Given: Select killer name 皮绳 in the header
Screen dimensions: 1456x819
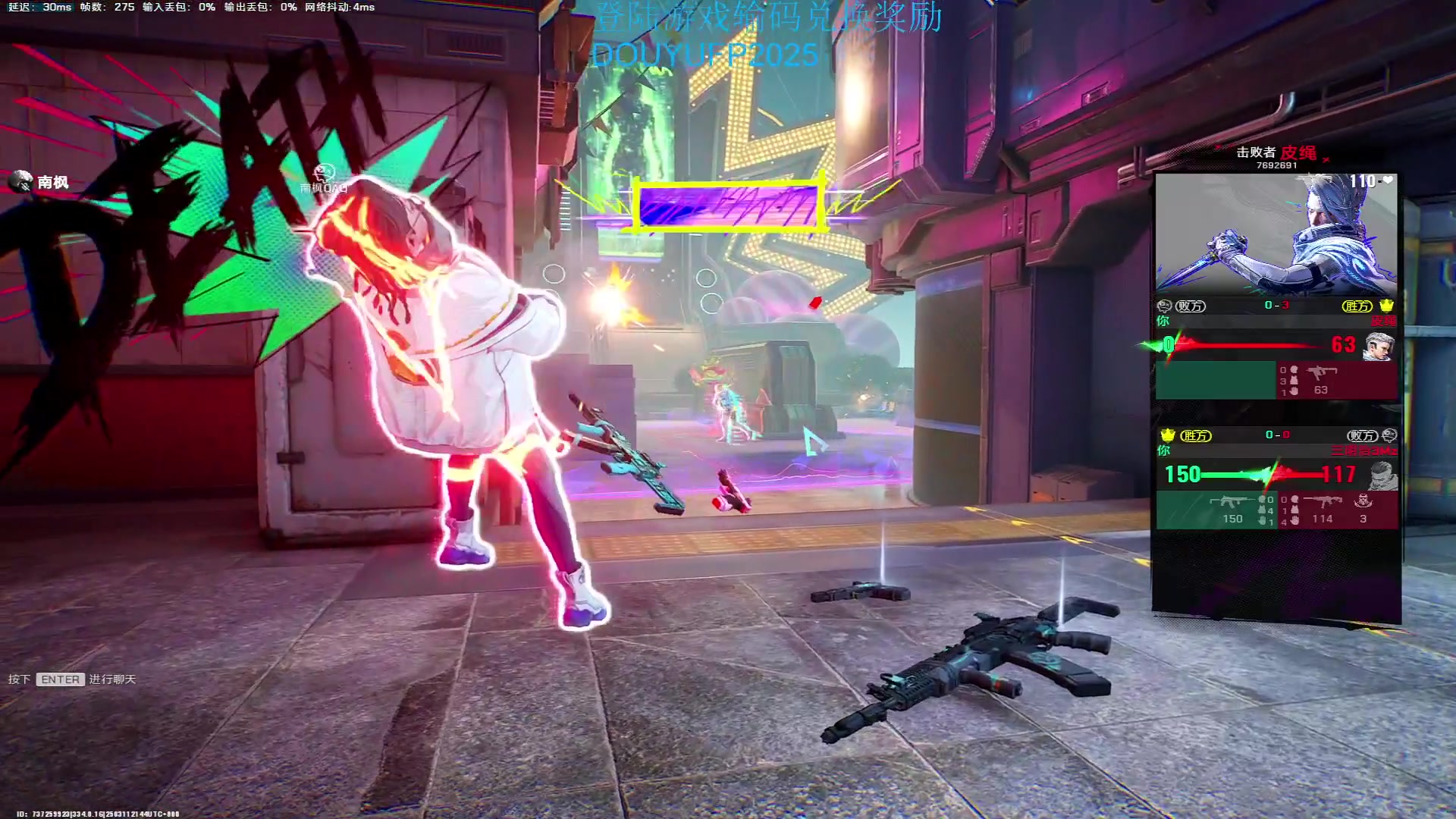Looking at the screenshot, I should [1298, 152].
